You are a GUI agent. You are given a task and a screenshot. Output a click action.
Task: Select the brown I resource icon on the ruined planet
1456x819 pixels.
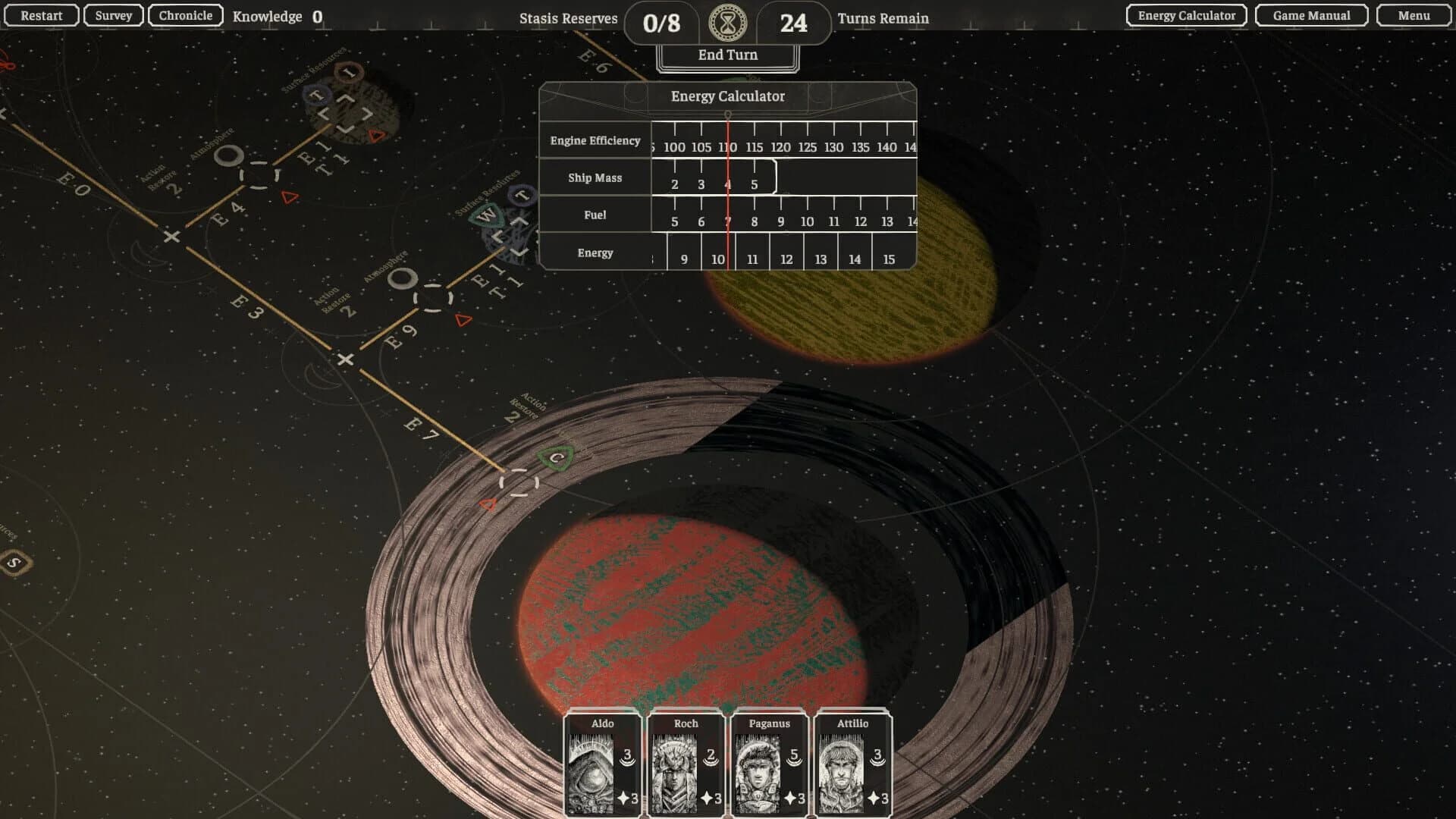(347, 73)
